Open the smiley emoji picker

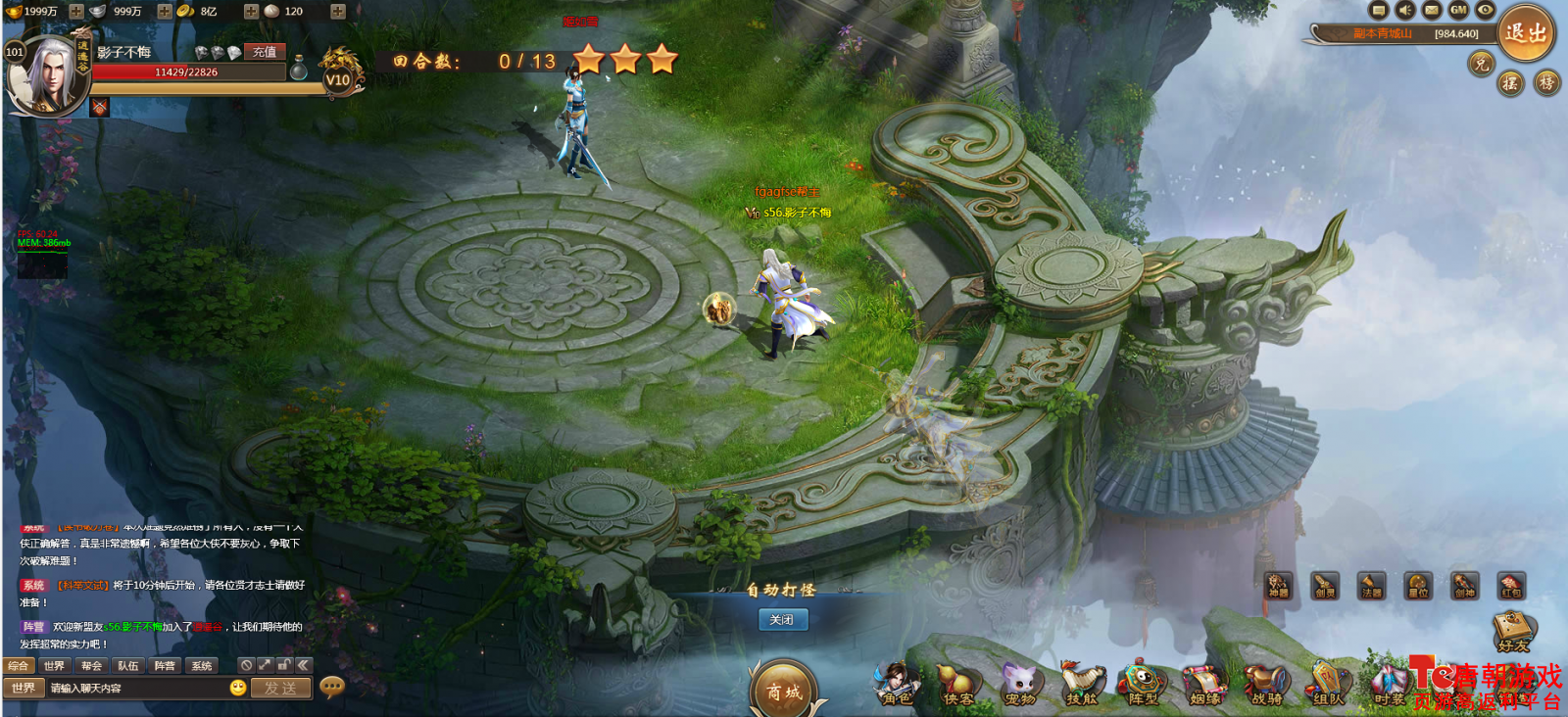(x=238, y=688)
